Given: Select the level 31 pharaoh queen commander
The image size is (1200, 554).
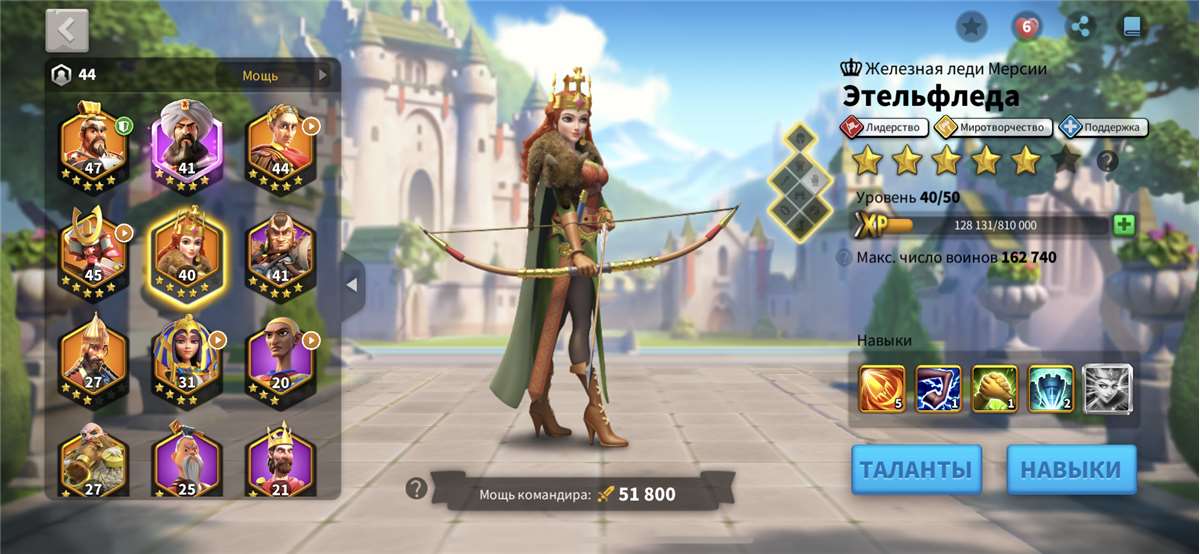Looking at the screenshot, I should [x=187, y=360].
